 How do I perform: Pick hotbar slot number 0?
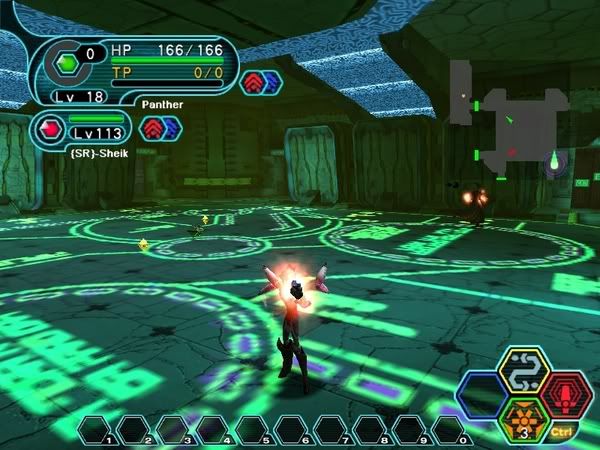(x=451, y=429)
